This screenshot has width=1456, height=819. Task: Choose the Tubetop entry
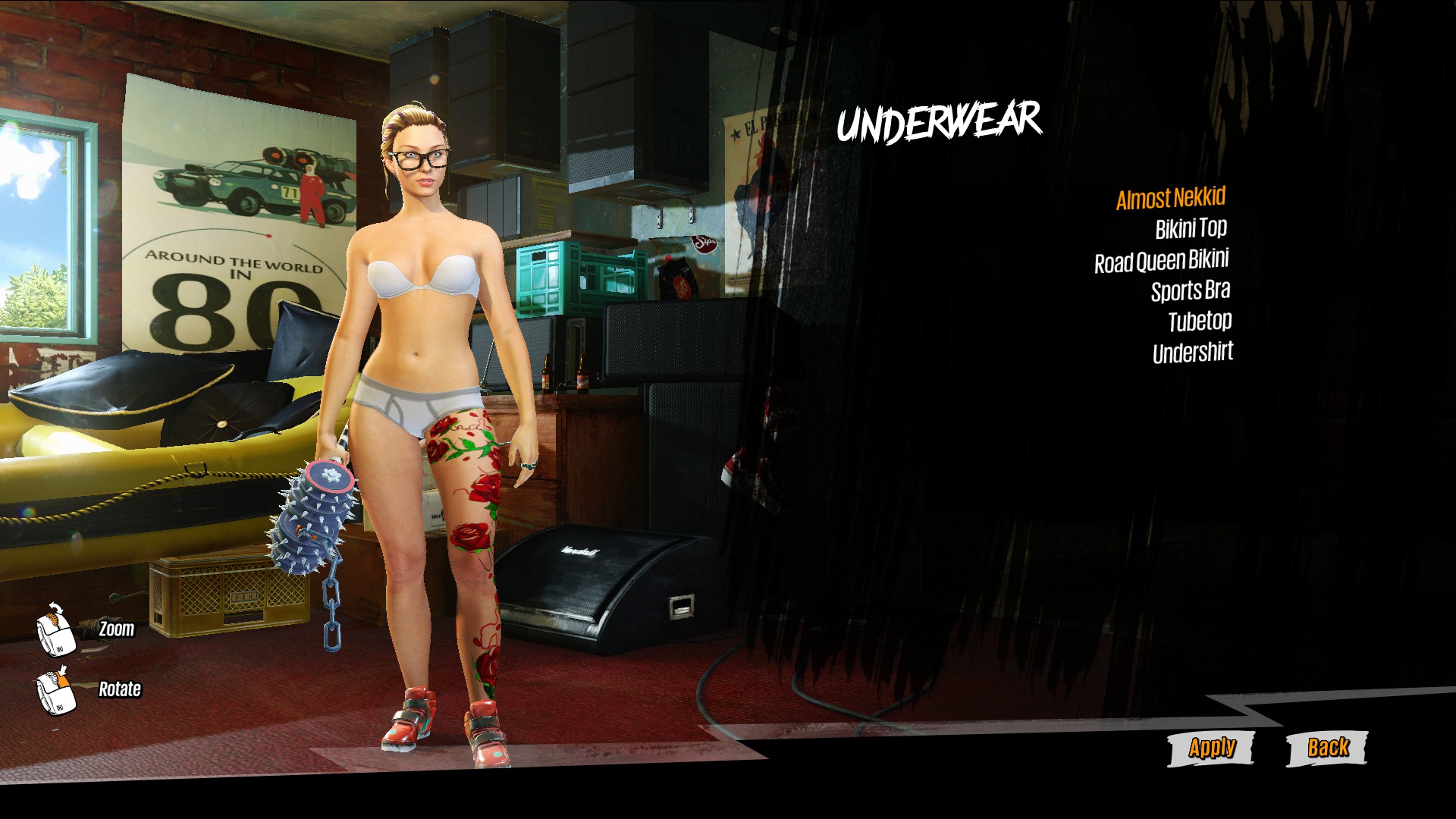[x=1199, y=322]
